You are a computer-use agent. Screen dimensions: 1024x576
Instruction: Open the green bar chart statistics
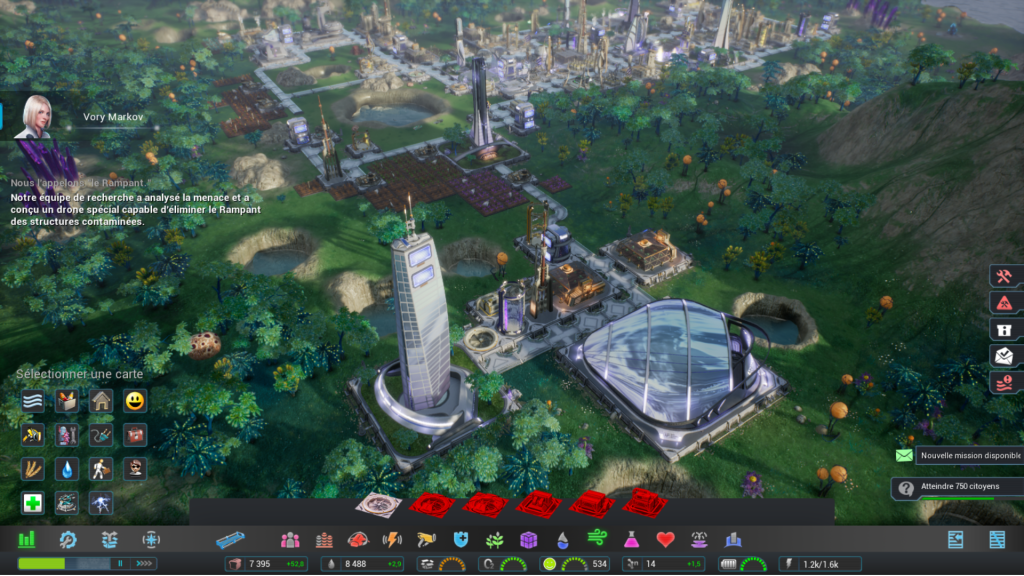27,540
